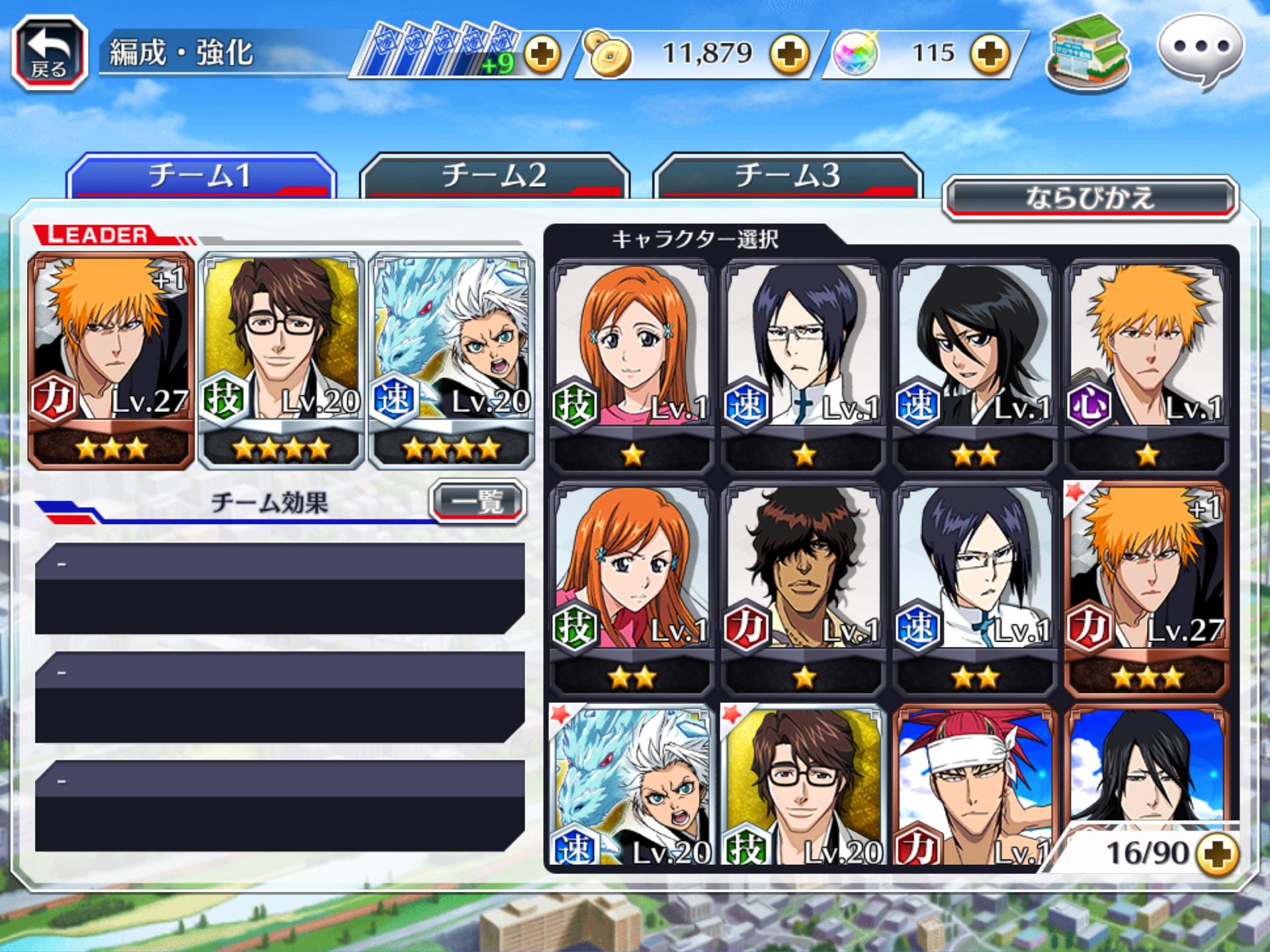This screenshot has height=952, width=1270.
Task: Select the チーム1 tab
Action: tap(200, 177)
